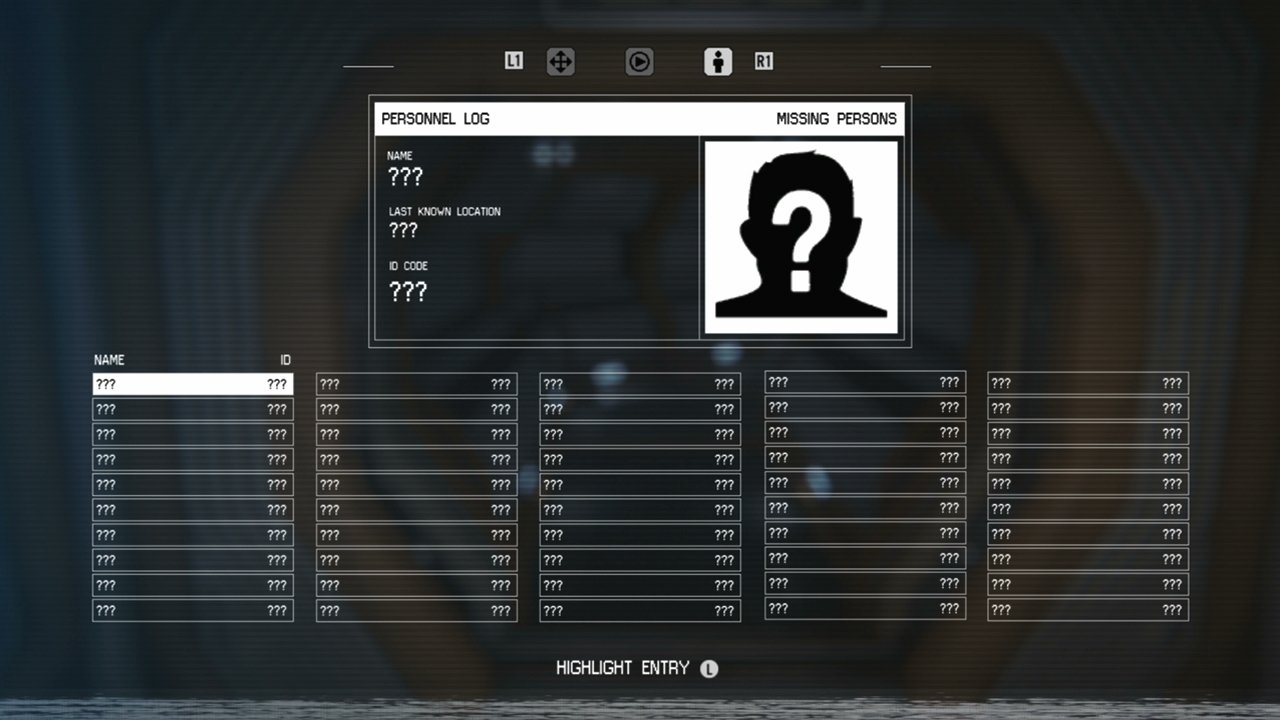Click the Personnel Log title bar
This screenshot has width=1280, height=720.
(434, 118)
